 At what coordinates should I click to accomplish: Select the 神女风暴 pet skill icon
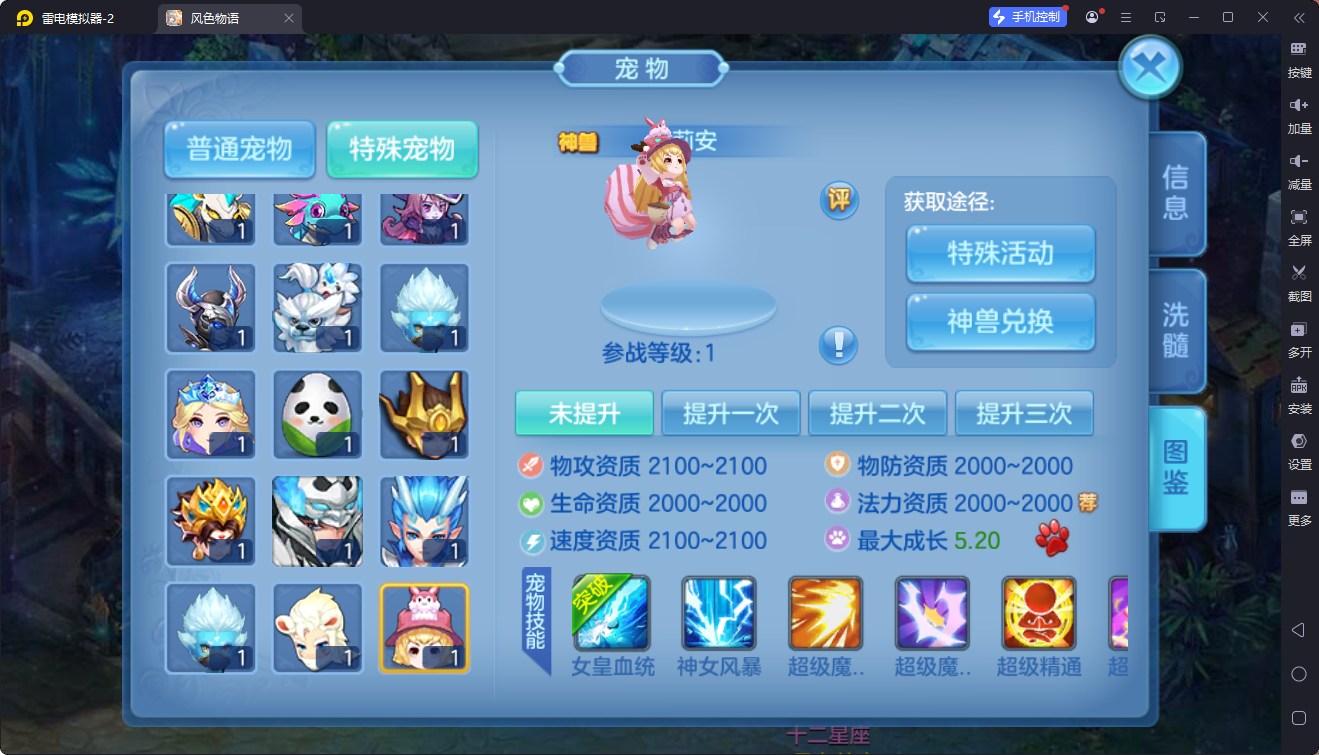click(718, 611)
